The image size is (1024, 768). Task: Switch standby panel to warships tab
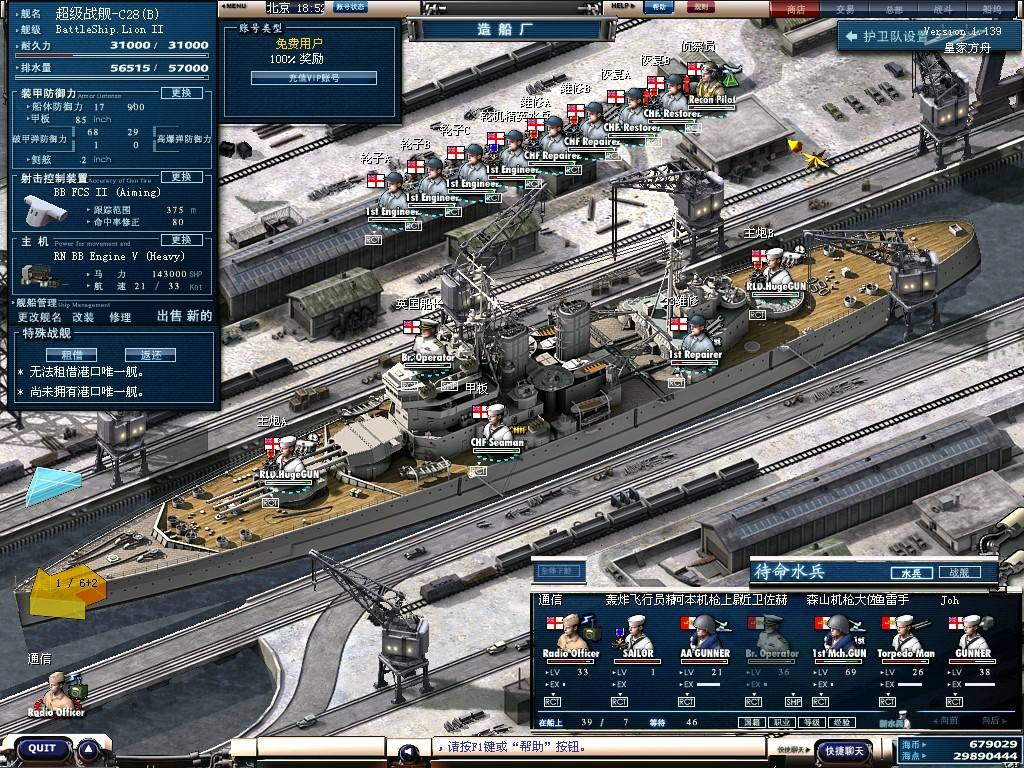[x=958, y=573]
